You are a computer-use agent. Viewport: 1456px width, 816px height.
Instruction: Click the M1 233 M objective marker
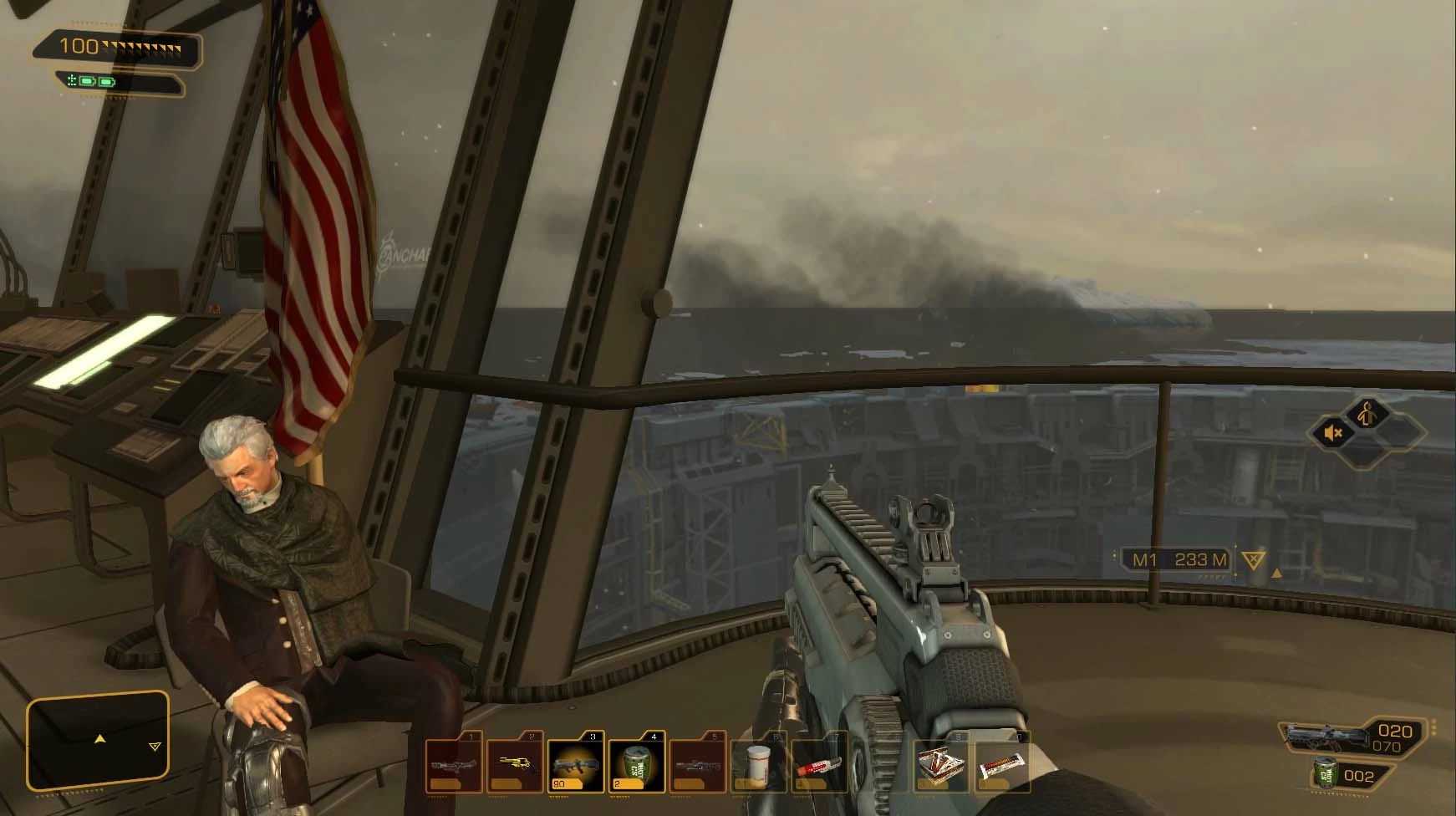point(1179,559)
